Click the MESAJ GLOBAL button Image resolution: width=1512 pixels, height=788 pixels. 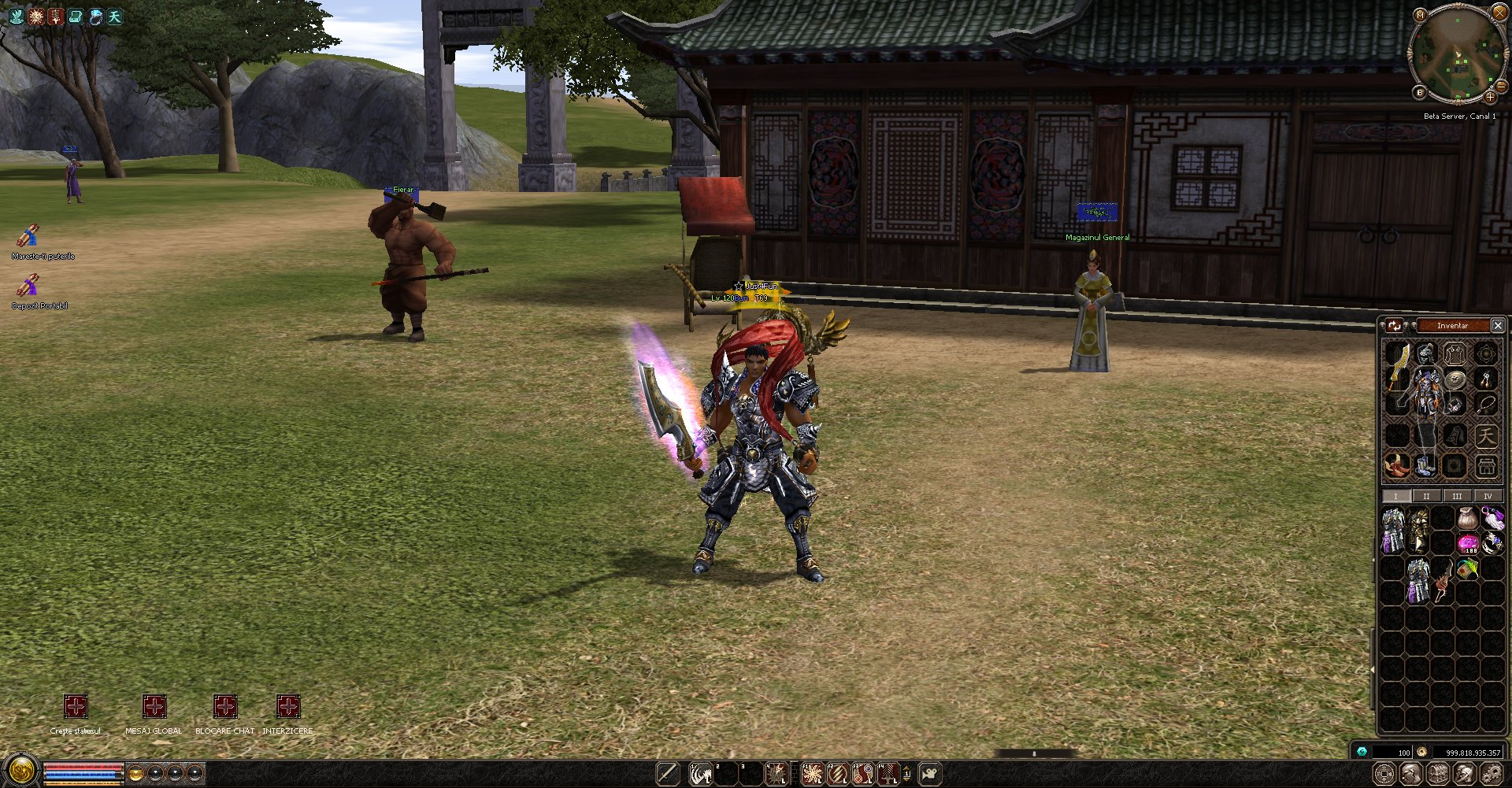pyautogui.click(x=154, y=706)
